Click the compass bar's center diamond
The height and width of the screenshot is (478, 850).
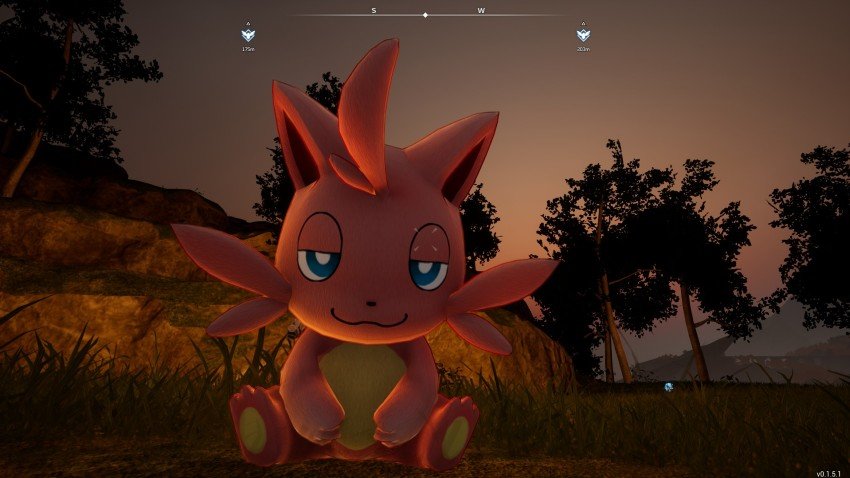pos(426,15)
